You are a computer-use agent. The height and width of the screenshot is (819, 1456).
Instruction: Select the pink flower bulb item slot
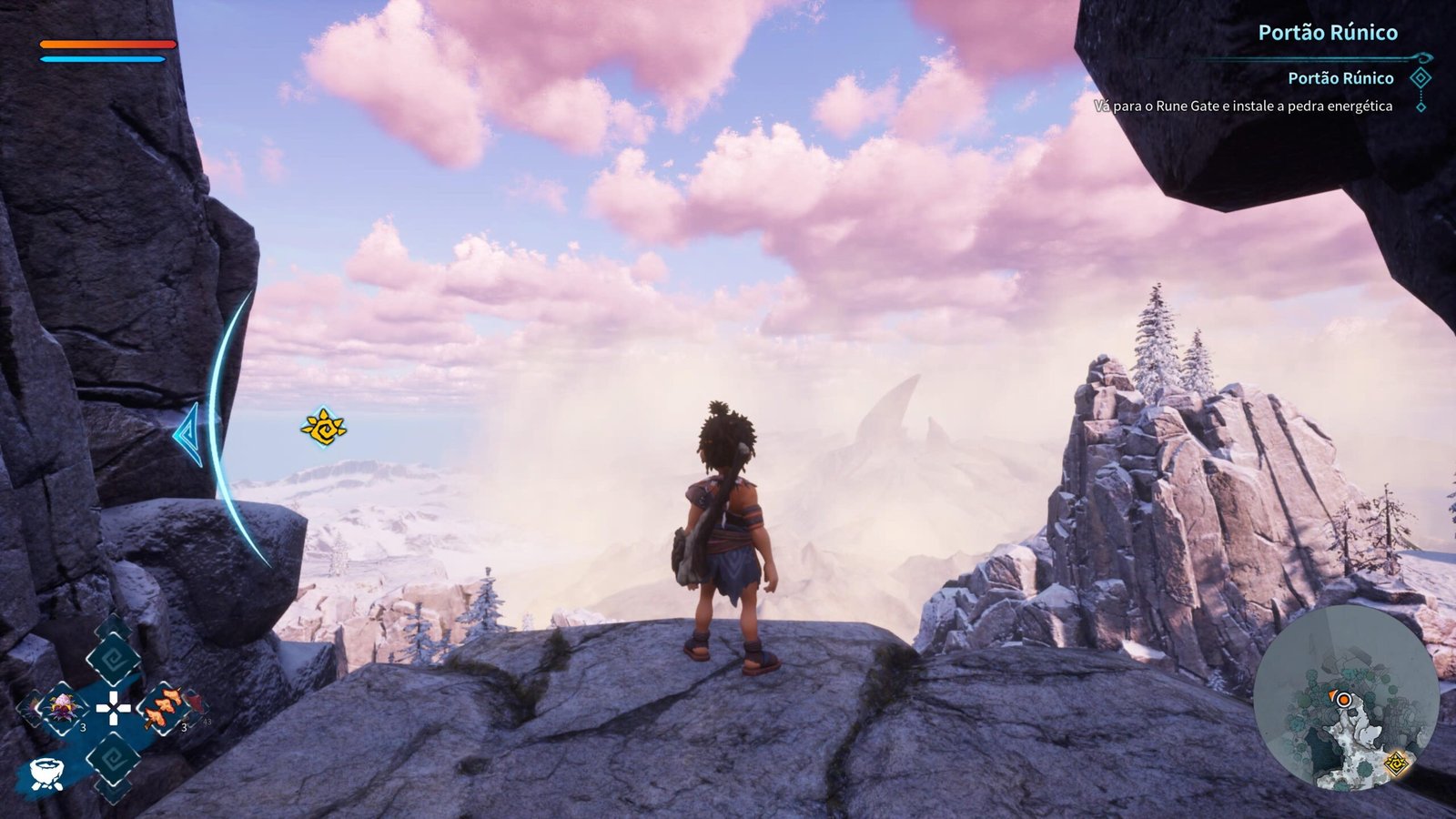tap(64, 705)
